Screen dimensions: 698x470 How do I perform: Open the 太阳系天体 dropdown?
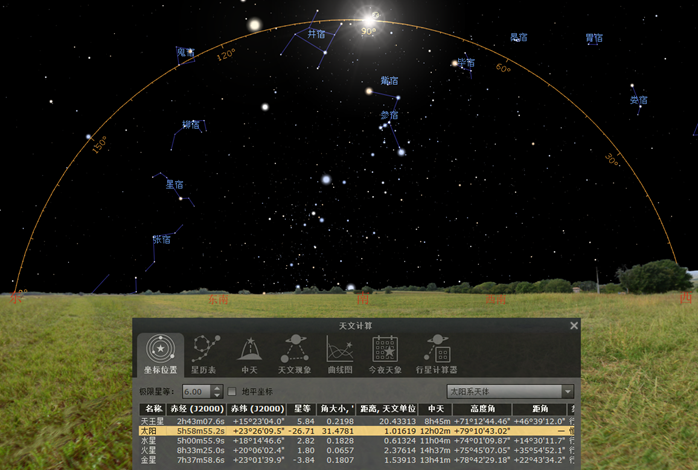coord(510,391)
